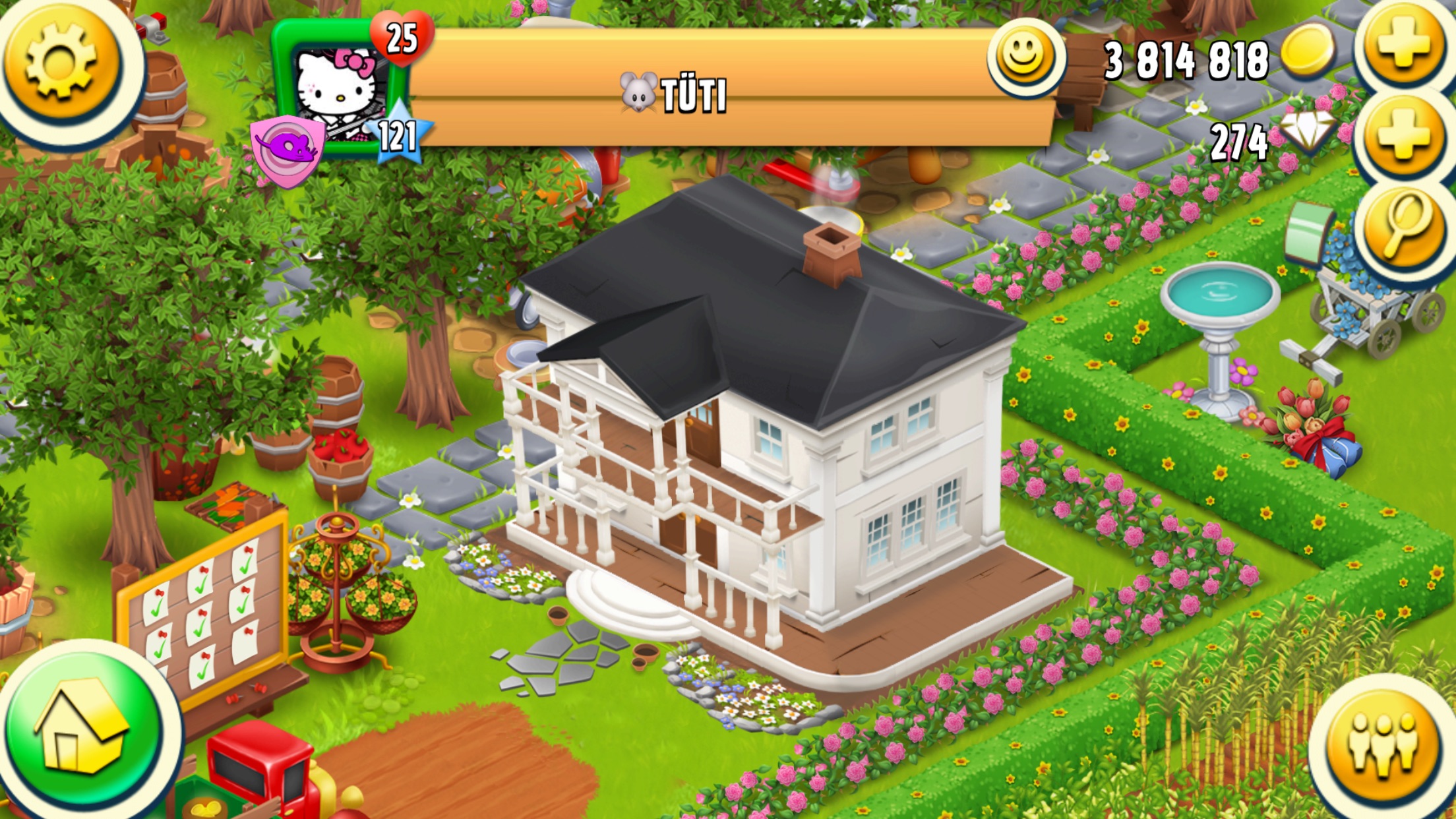Viewport: 1456px width, 819px height.
Task: Click the red heart likes badge
Action: click(401, 38)
